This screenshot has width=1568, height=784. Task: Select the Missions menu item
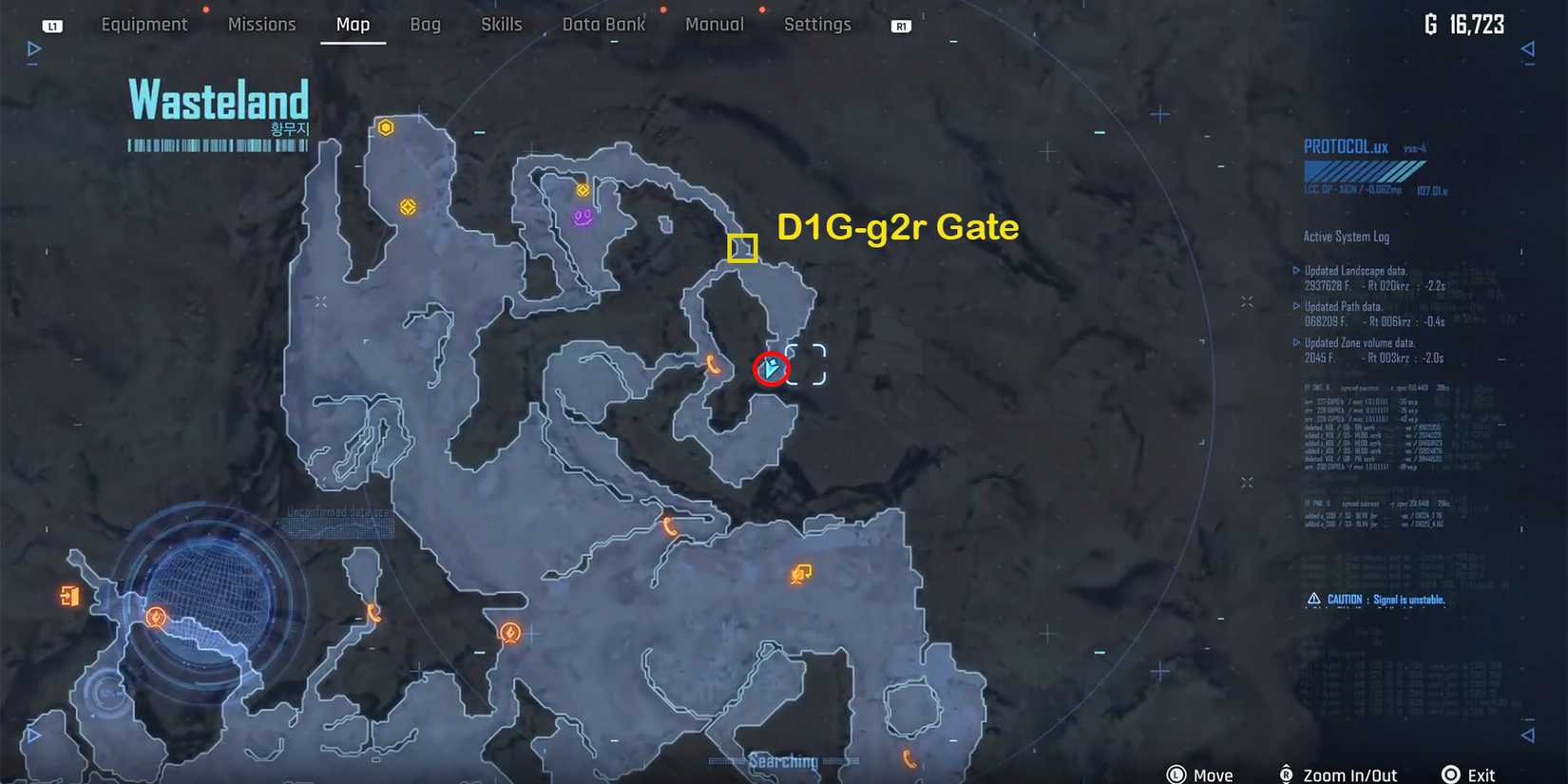coord(261,24)
